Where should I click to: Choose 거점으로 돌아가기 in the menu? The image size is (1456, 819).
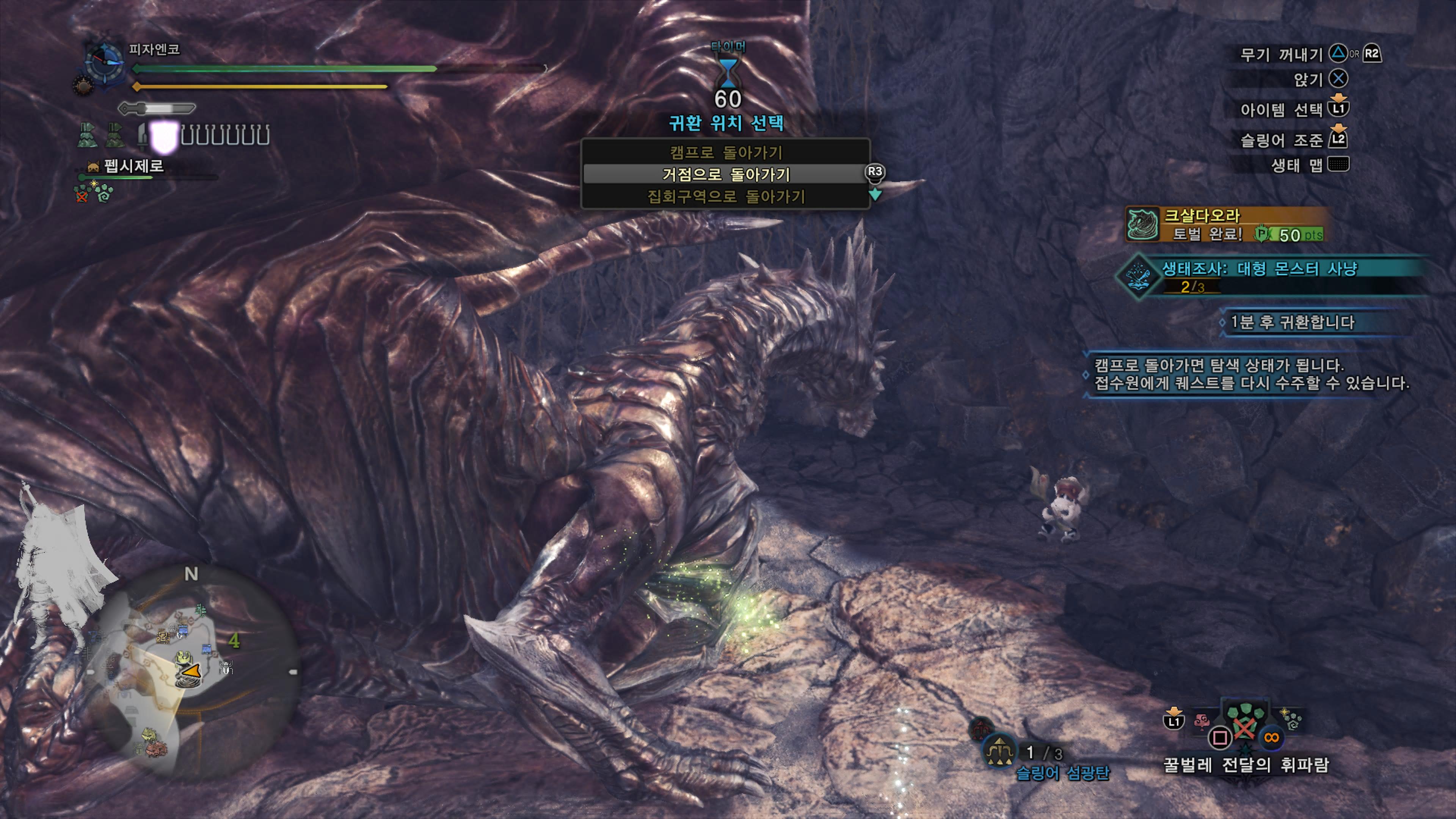pos(725,174)
